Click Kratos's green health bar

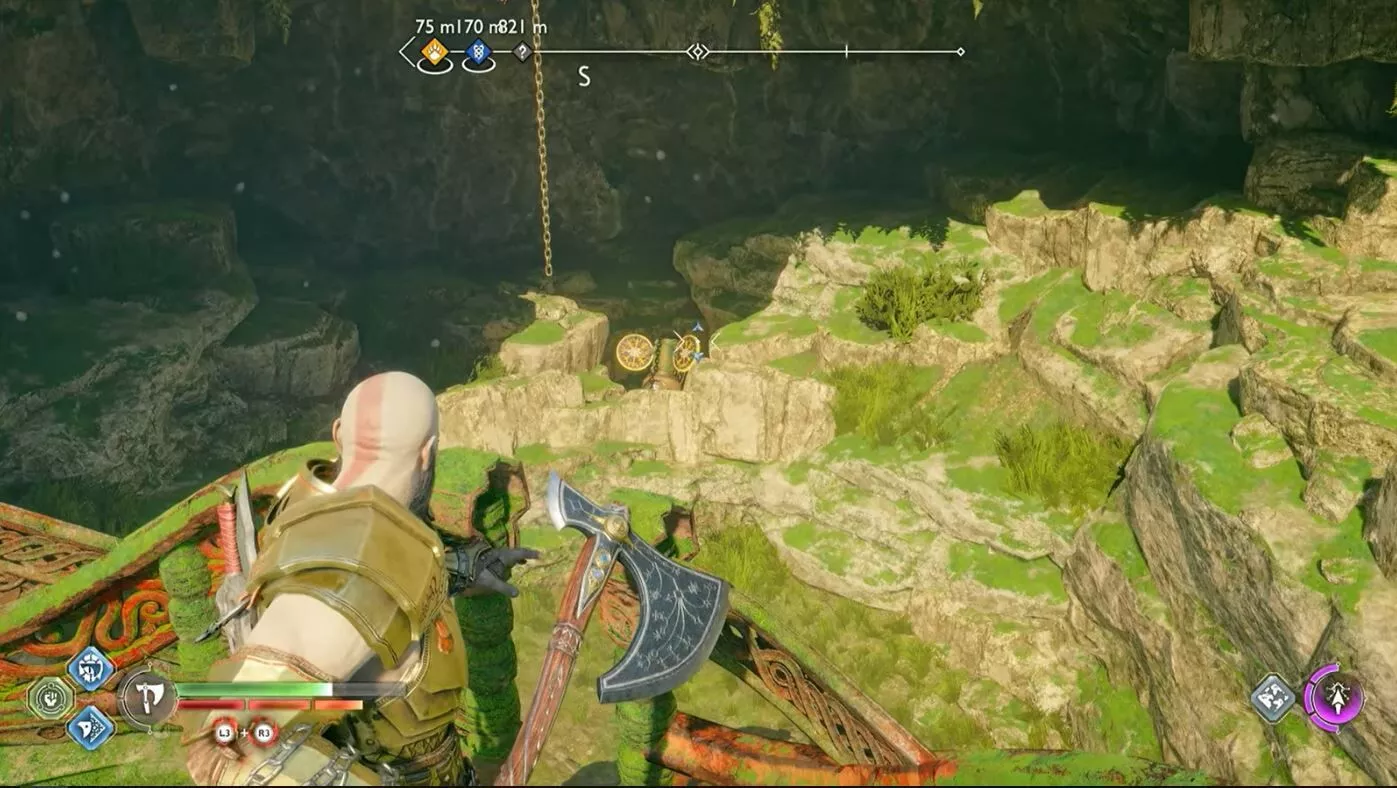tap(255, 689)
